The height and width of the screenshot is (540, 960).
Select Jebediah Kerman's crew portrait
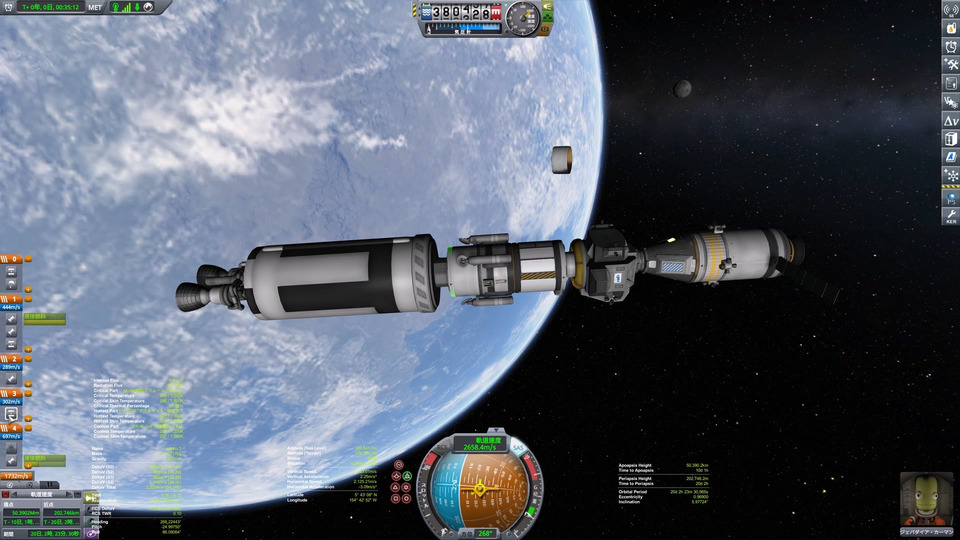[x=921, y=497]
